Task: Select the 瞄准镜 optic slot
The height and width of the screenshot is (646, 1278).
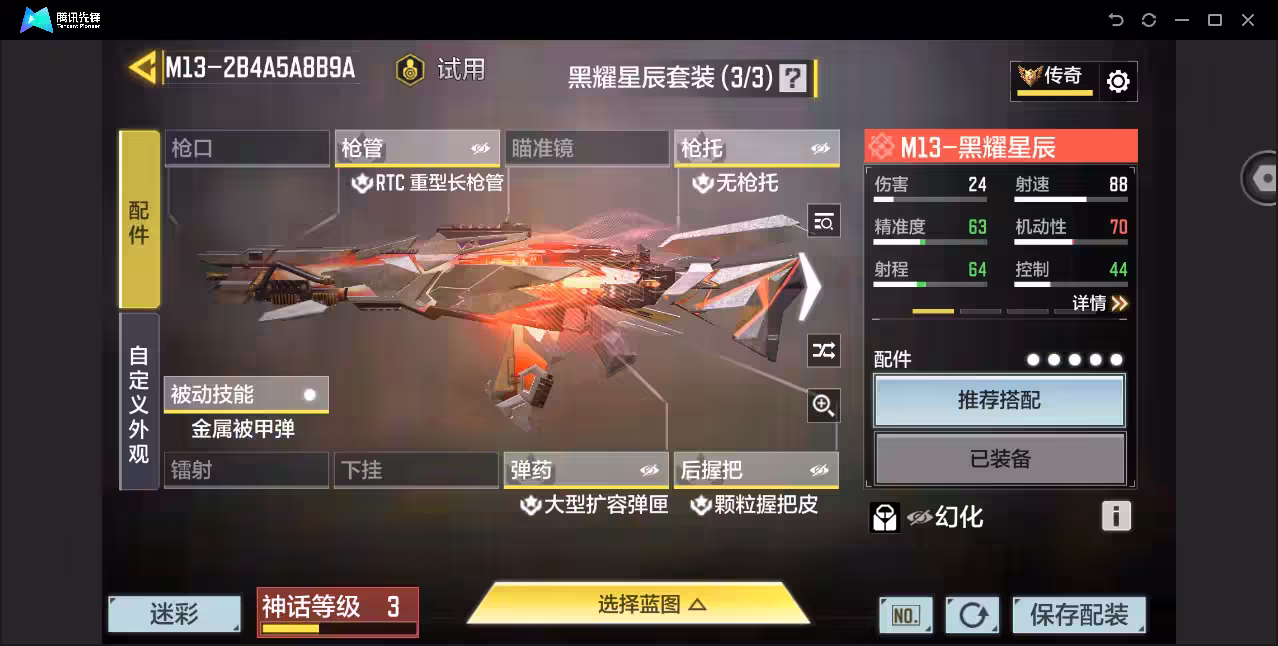Action: (586, 149)
